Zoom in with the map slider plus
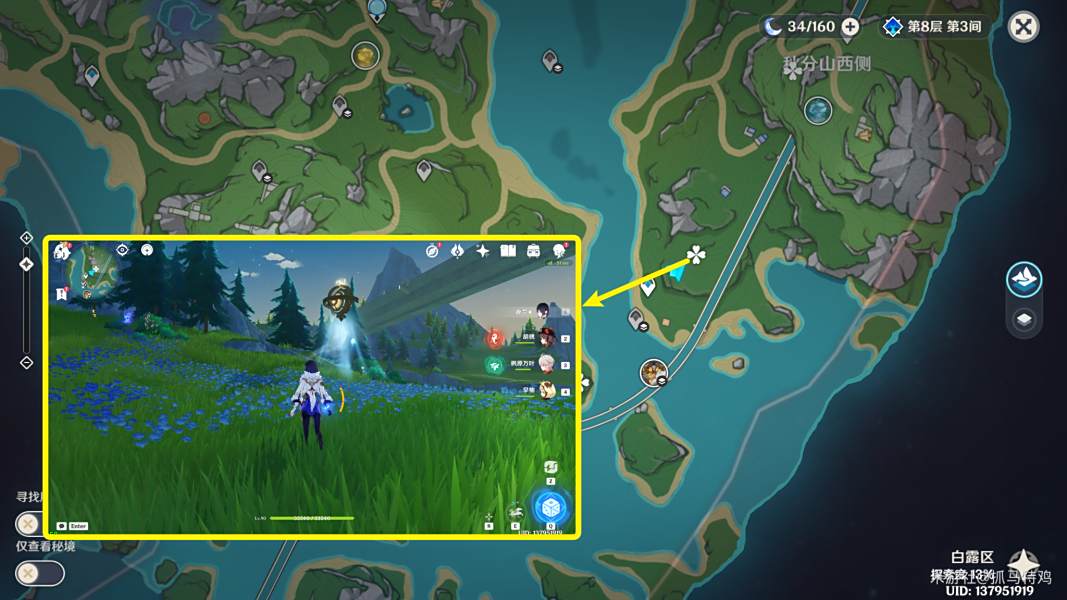Screen dimensions: 1067x600 point(27,238)
